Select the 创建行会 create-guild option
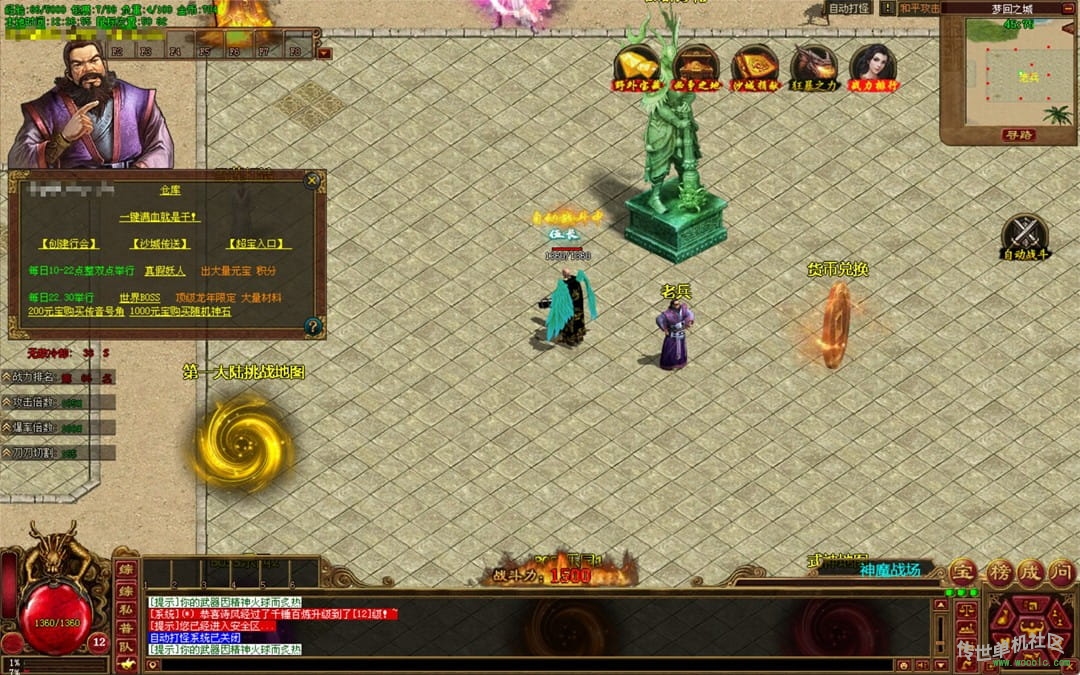This screenshot has width=1080, height=675. tap(69, 243)
